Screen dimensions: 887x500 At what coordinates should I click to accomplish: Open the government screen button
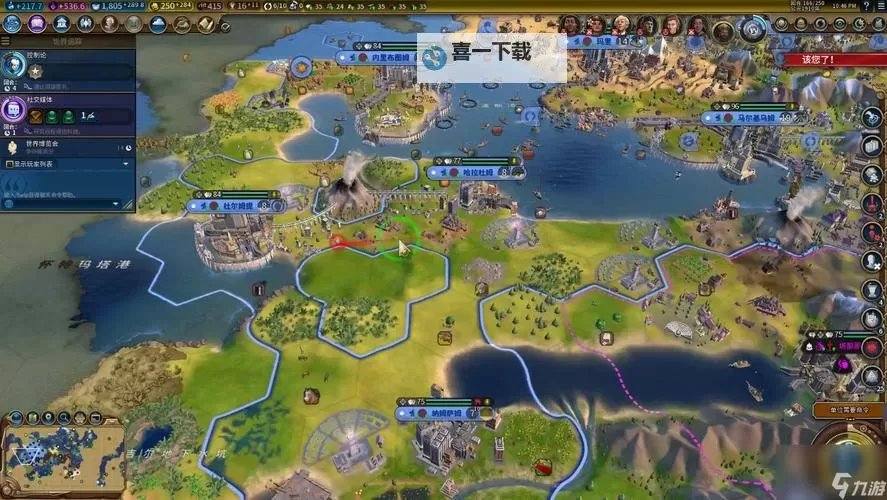(61, 23)
